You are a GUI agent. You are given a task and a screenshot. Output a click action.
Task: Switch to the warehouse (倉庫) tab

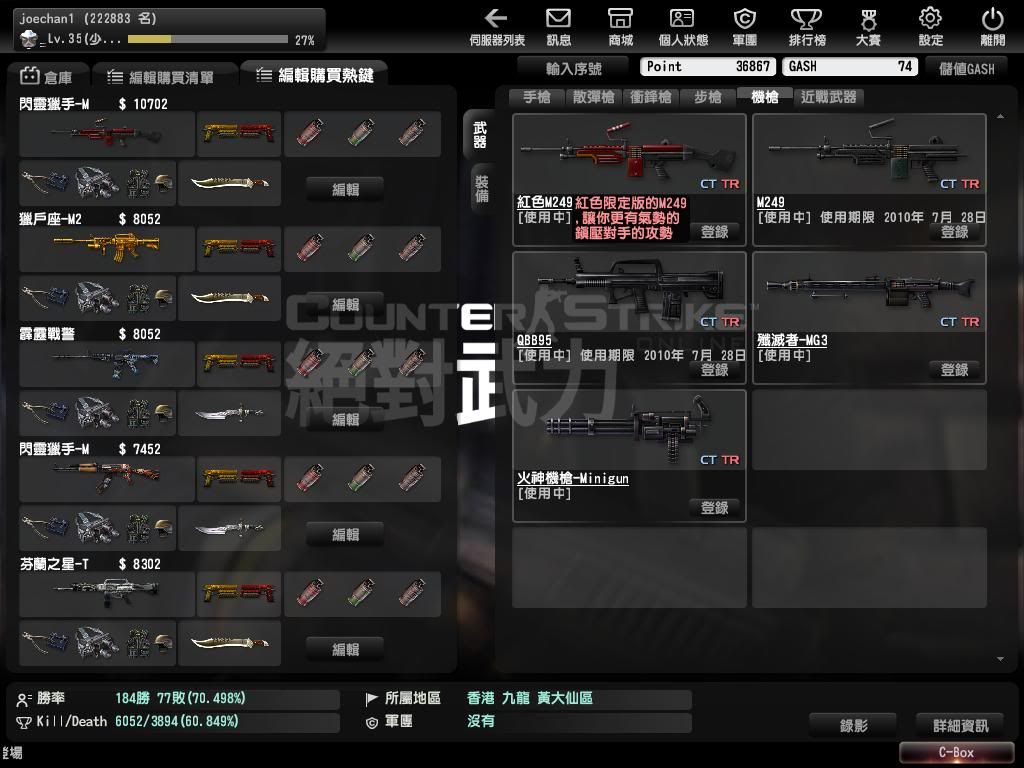[47, 76]
